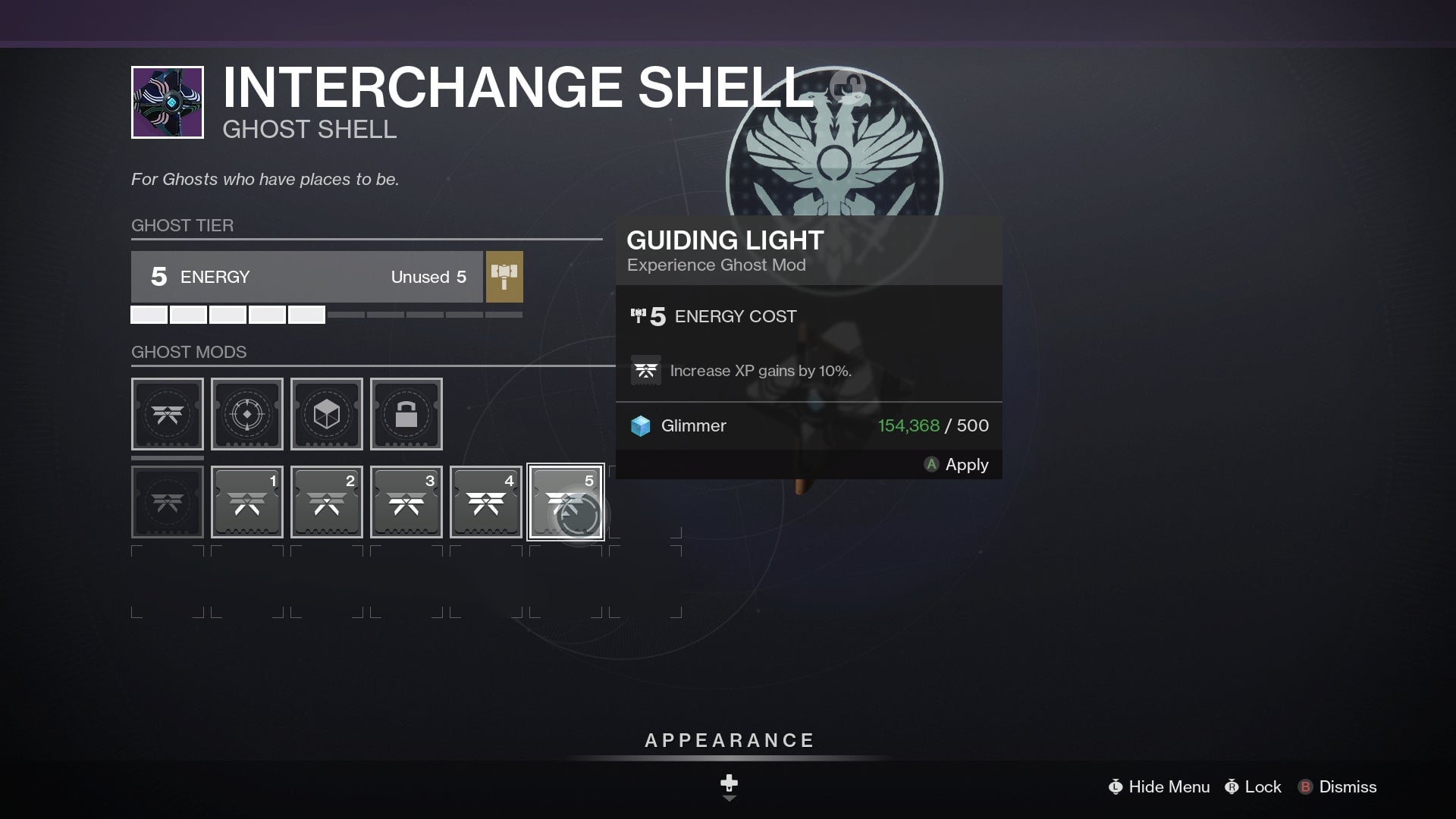
Task: Select the tier 1 Guiding Light mod
Action: pos(246,501)
